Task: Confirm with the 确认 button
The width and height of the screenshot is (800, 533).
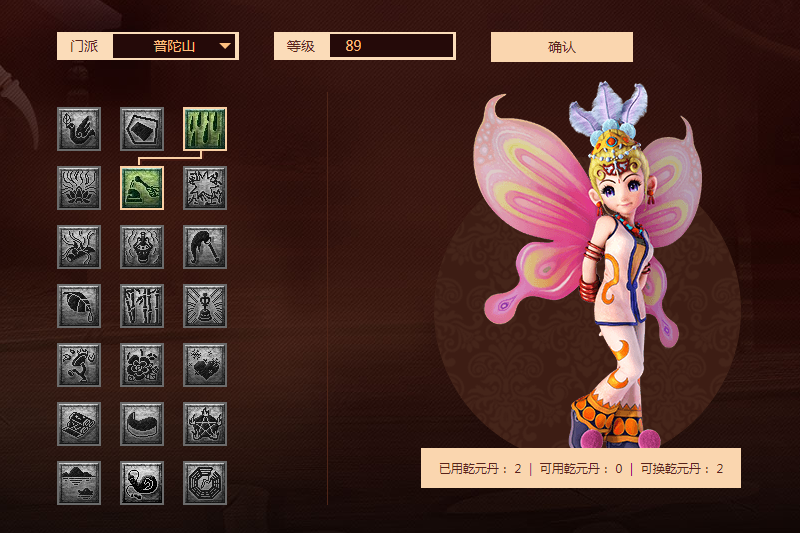Action: 561,47
